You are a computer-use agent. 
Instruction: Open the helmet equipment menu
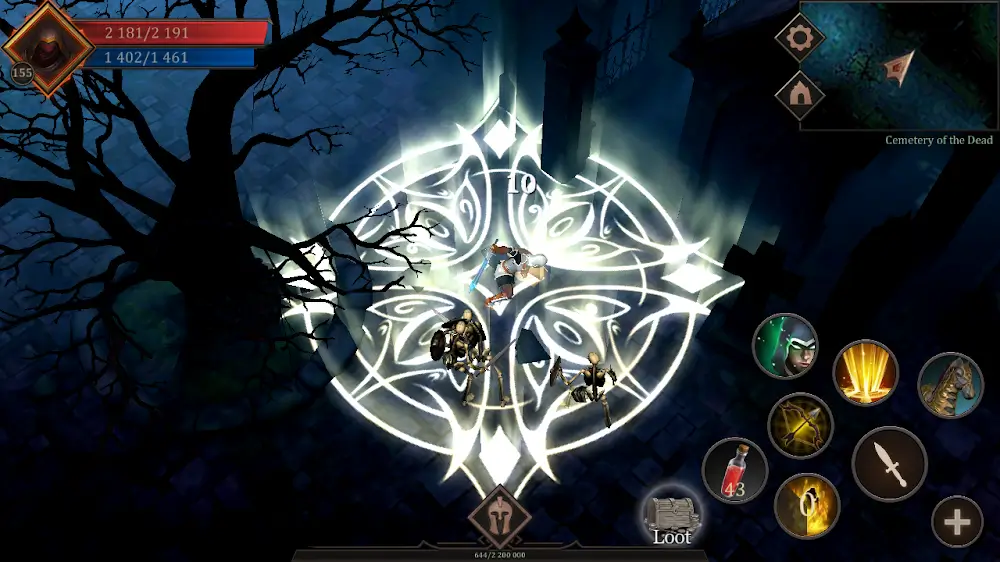500,515
